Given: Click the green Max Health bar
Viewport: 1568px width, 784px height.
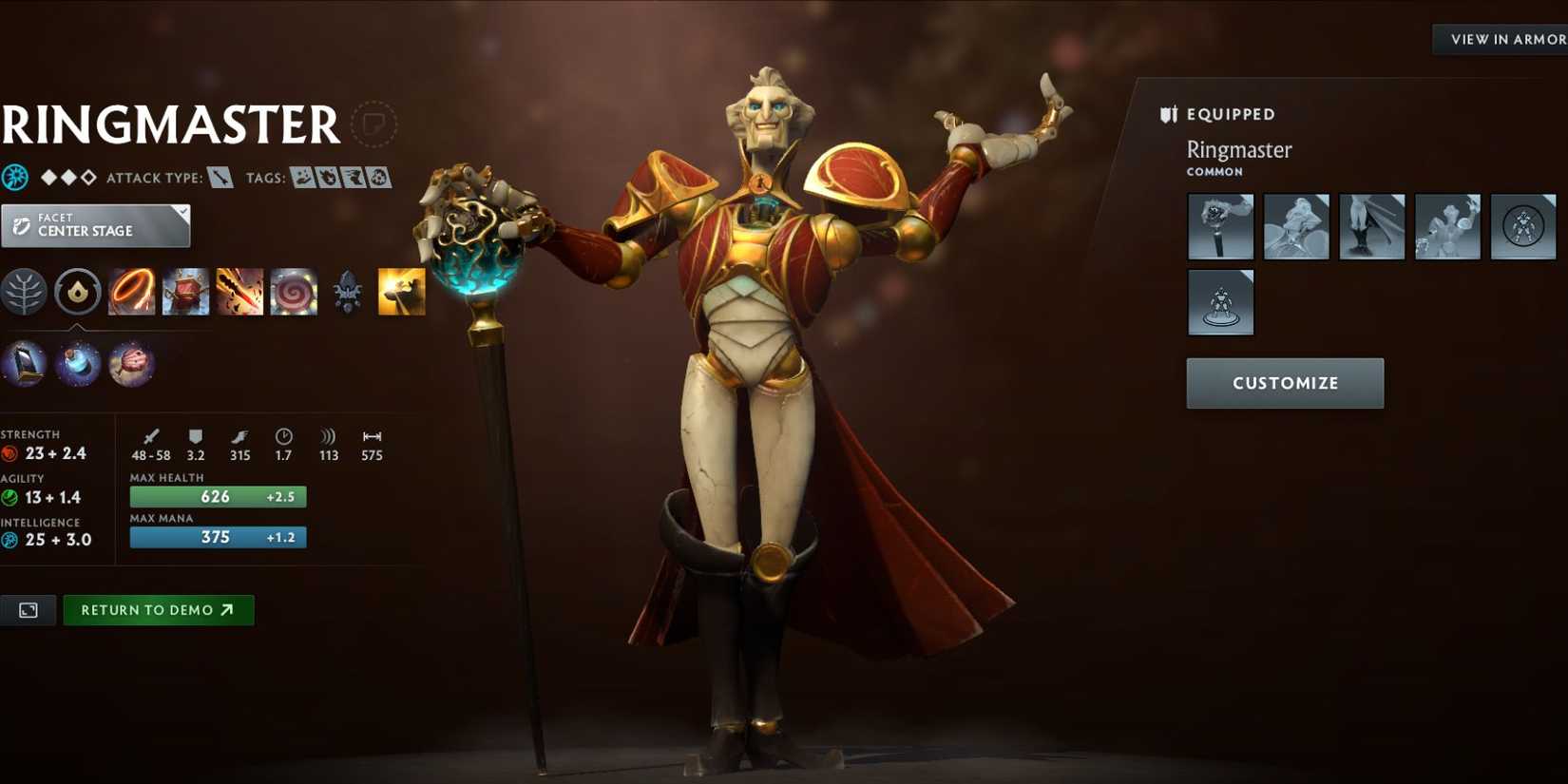Looking at the screenshot, I should coord(217,496).
